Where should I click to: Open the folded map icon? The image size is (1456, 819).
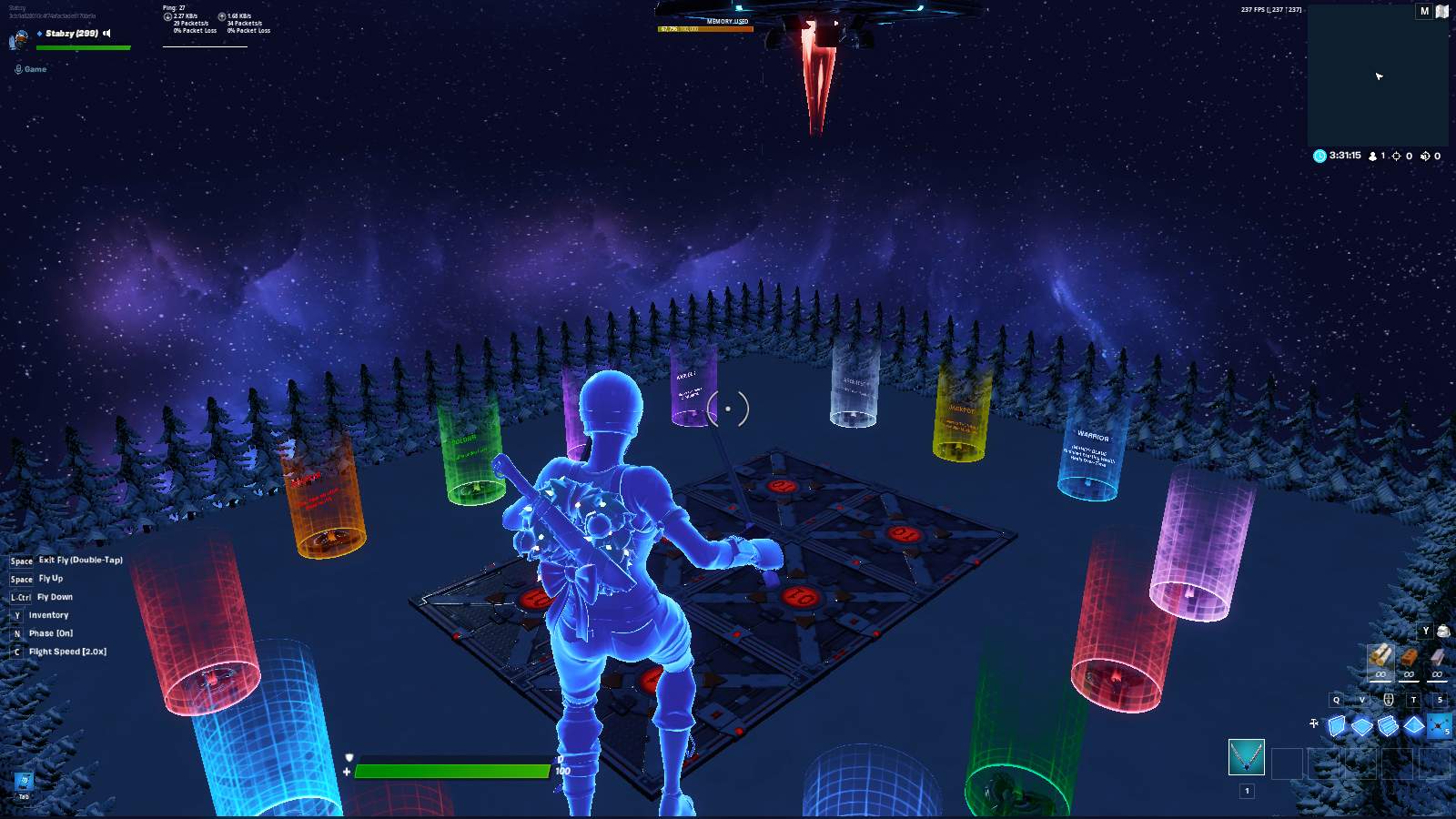(1442, 11)
